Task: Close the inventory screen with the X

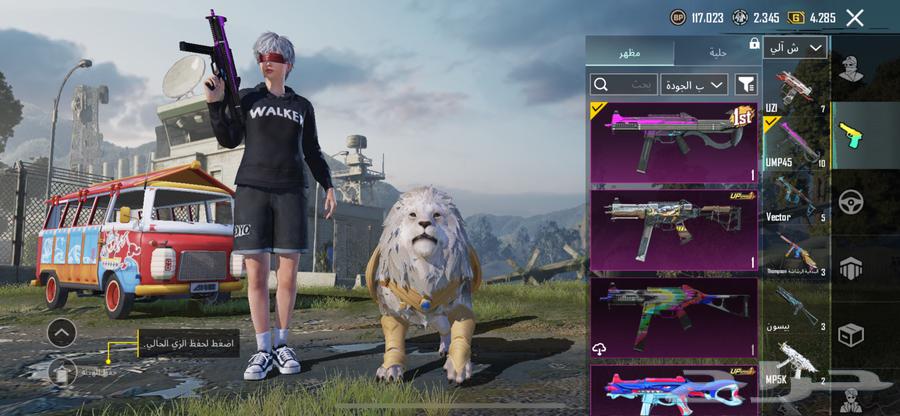Action: click(x=854, y=17)
